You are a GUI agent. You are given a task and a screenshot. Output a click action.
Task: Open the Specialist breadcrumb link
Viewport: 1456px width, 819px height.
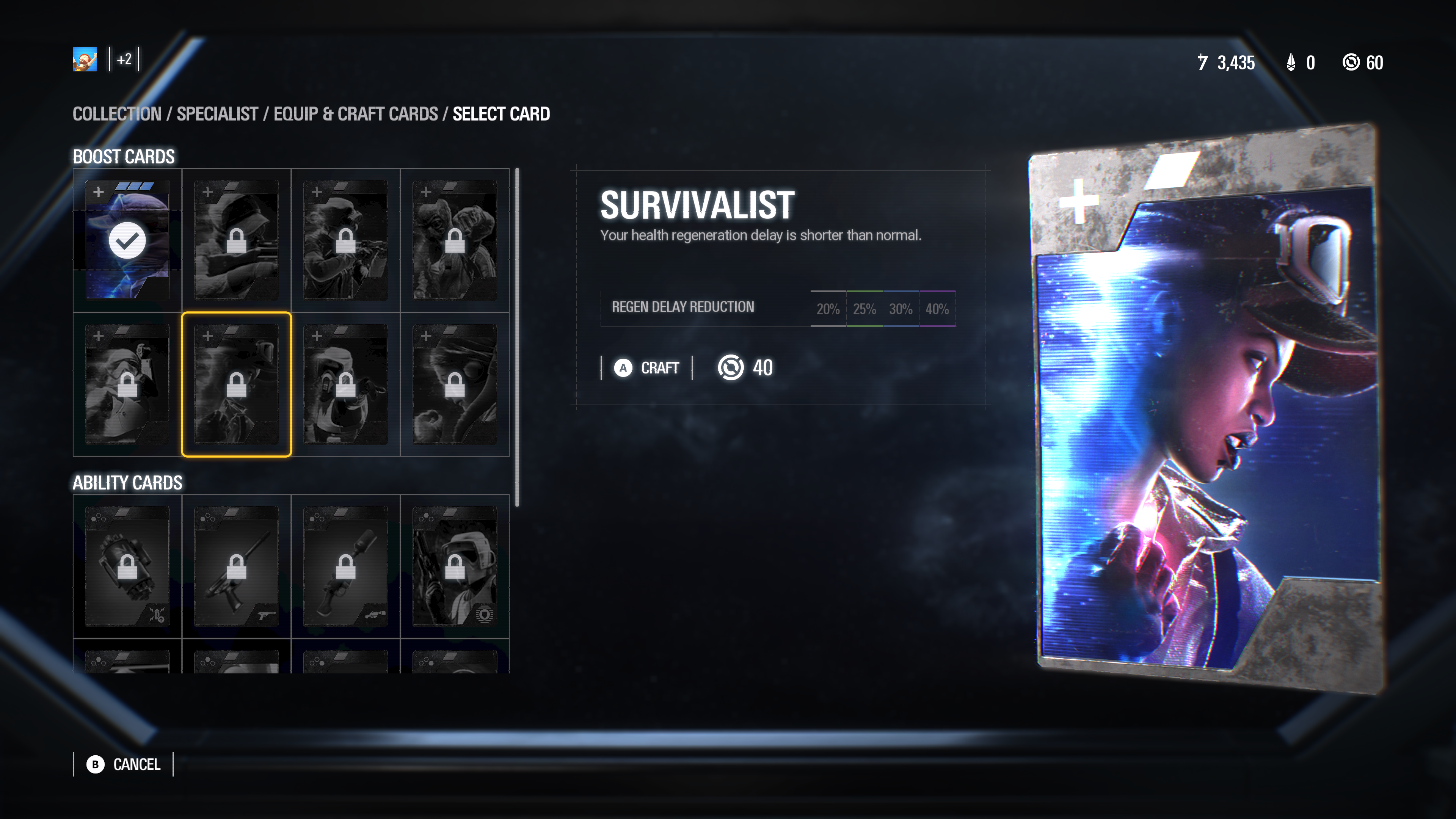(217, 114)
